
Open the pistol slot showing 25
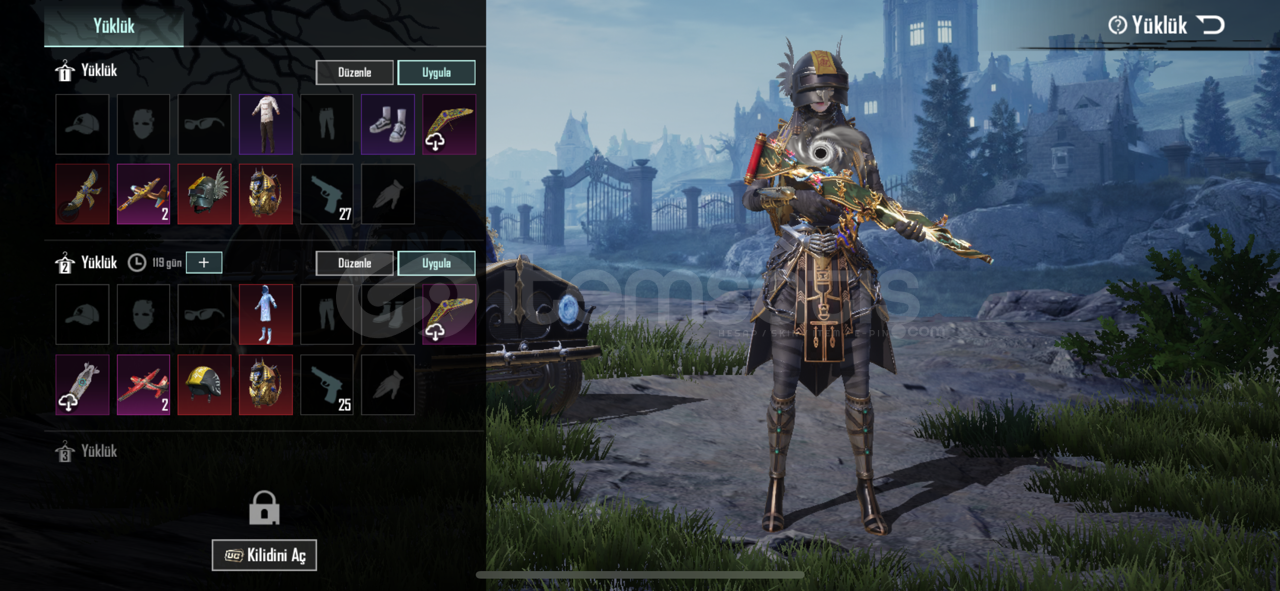point(327,384)
